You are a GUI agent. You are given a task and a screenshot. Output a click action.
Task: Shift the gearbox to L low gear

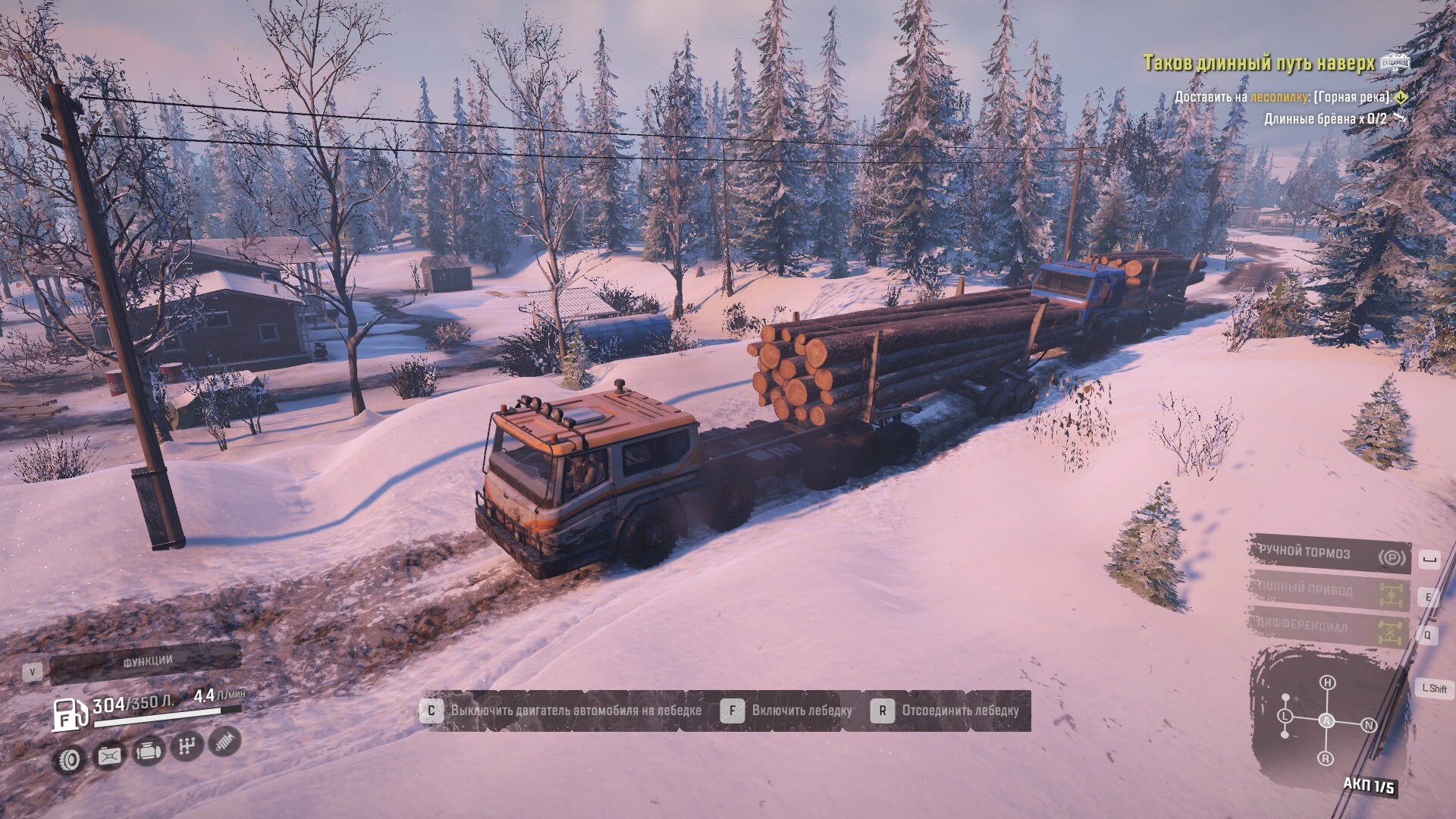click(1285, 716)
